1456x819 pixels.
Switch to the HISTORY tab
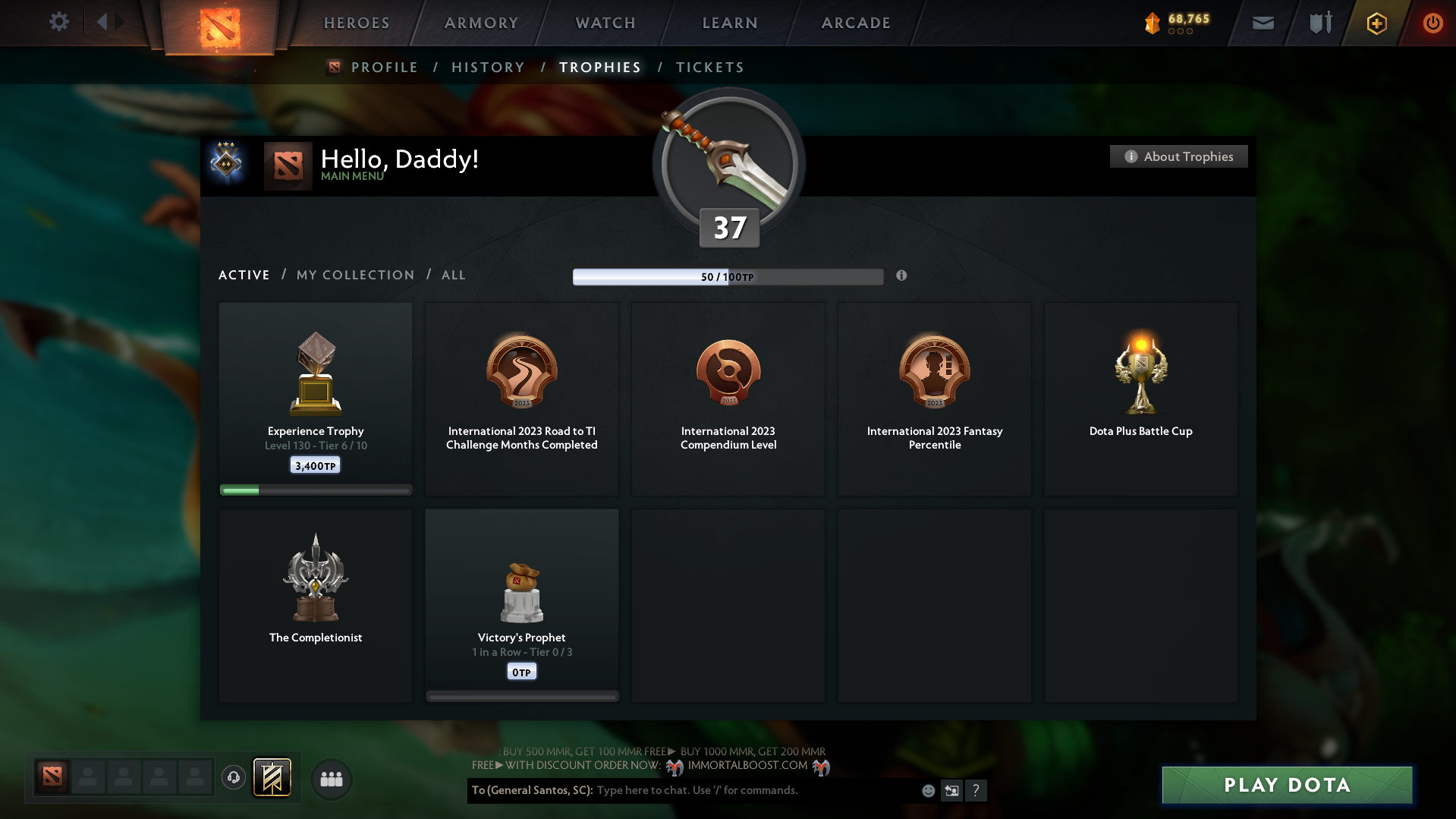pos(488,67)
